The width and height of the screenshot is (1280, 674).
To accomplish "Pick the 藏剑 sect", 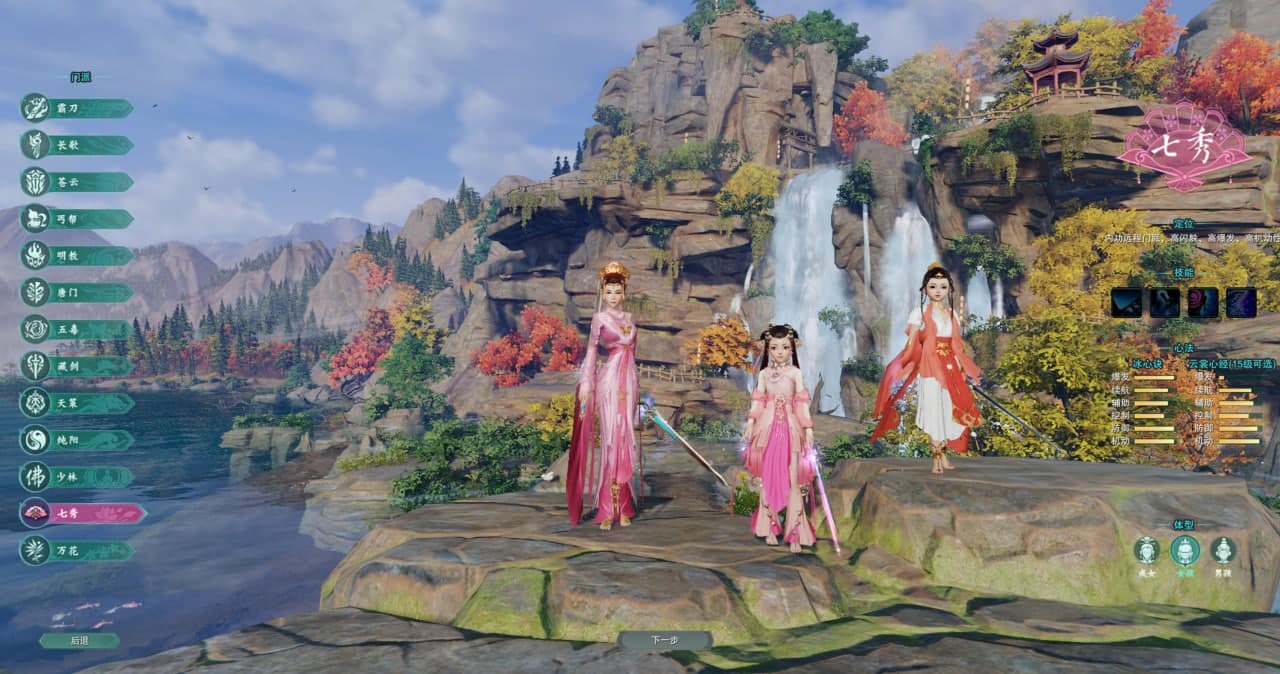I will coord(78,366).
